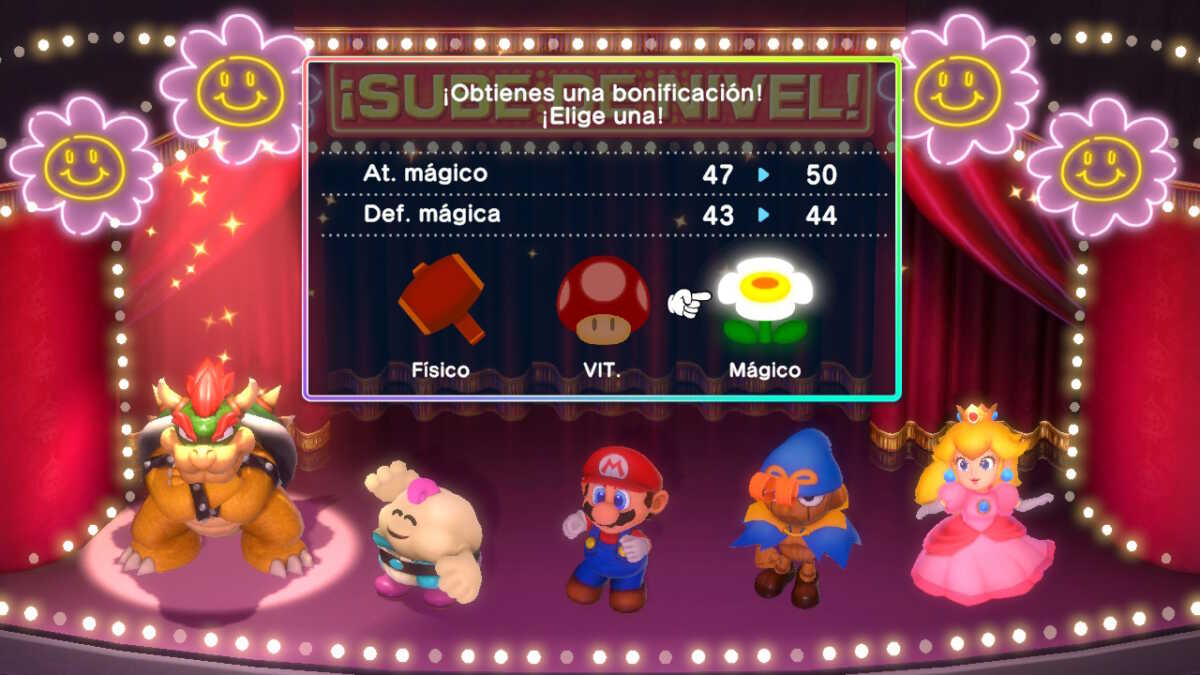Choose the Físico hammer bonus
The height and width of the screenshot is (675, 1200).
[x=441, y=299]
